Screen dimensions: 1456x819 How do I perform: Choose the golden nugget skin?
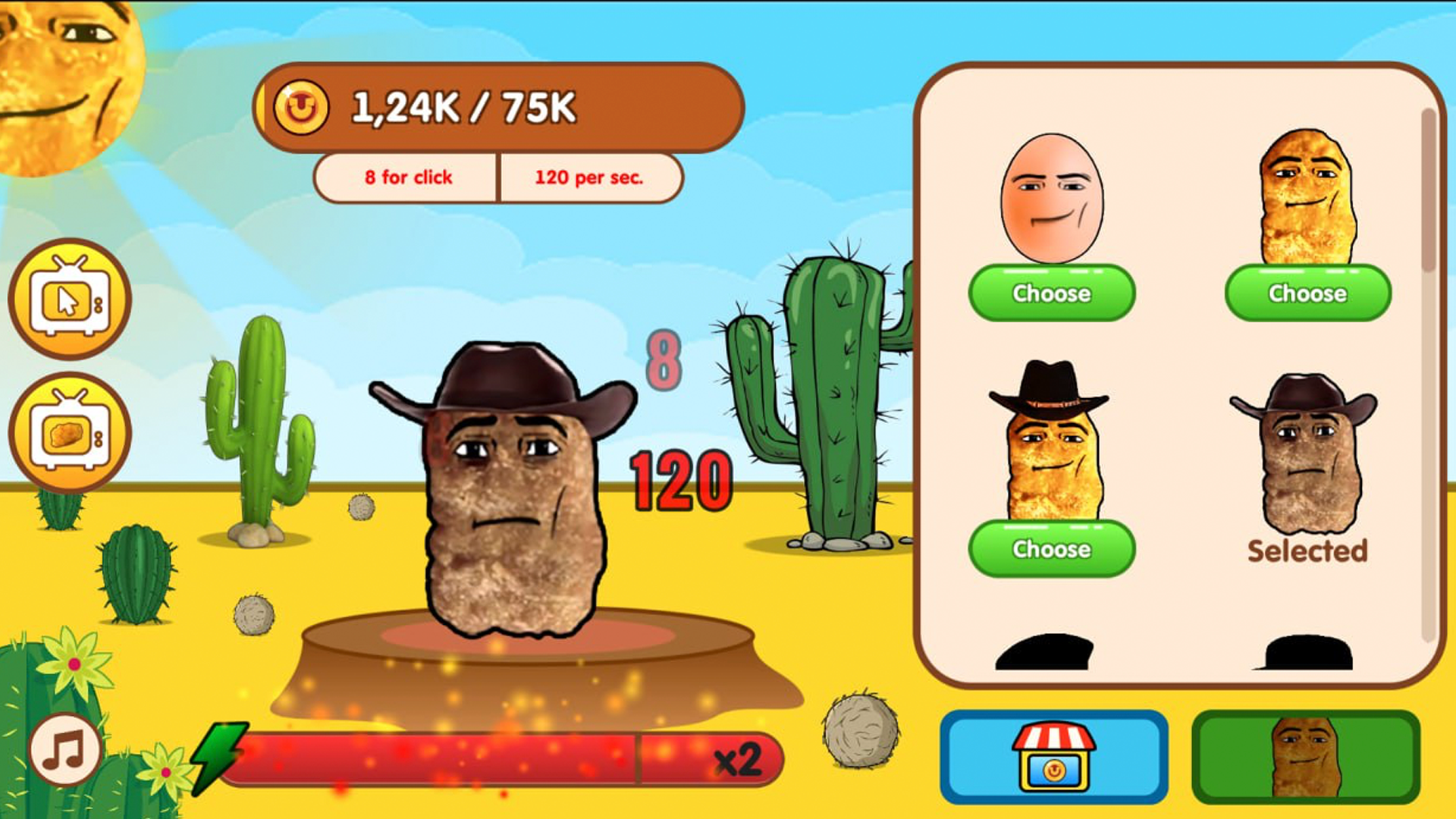(x=1307, y=293)
